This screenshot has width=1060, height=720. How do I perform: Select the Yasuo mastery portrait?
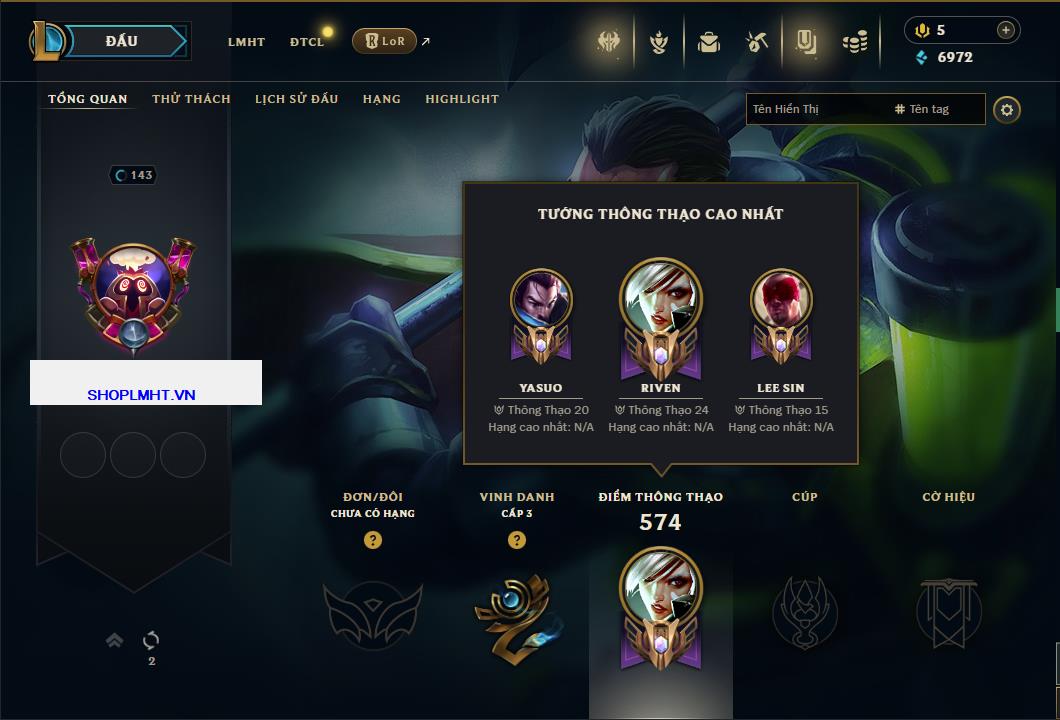(541, 300)
